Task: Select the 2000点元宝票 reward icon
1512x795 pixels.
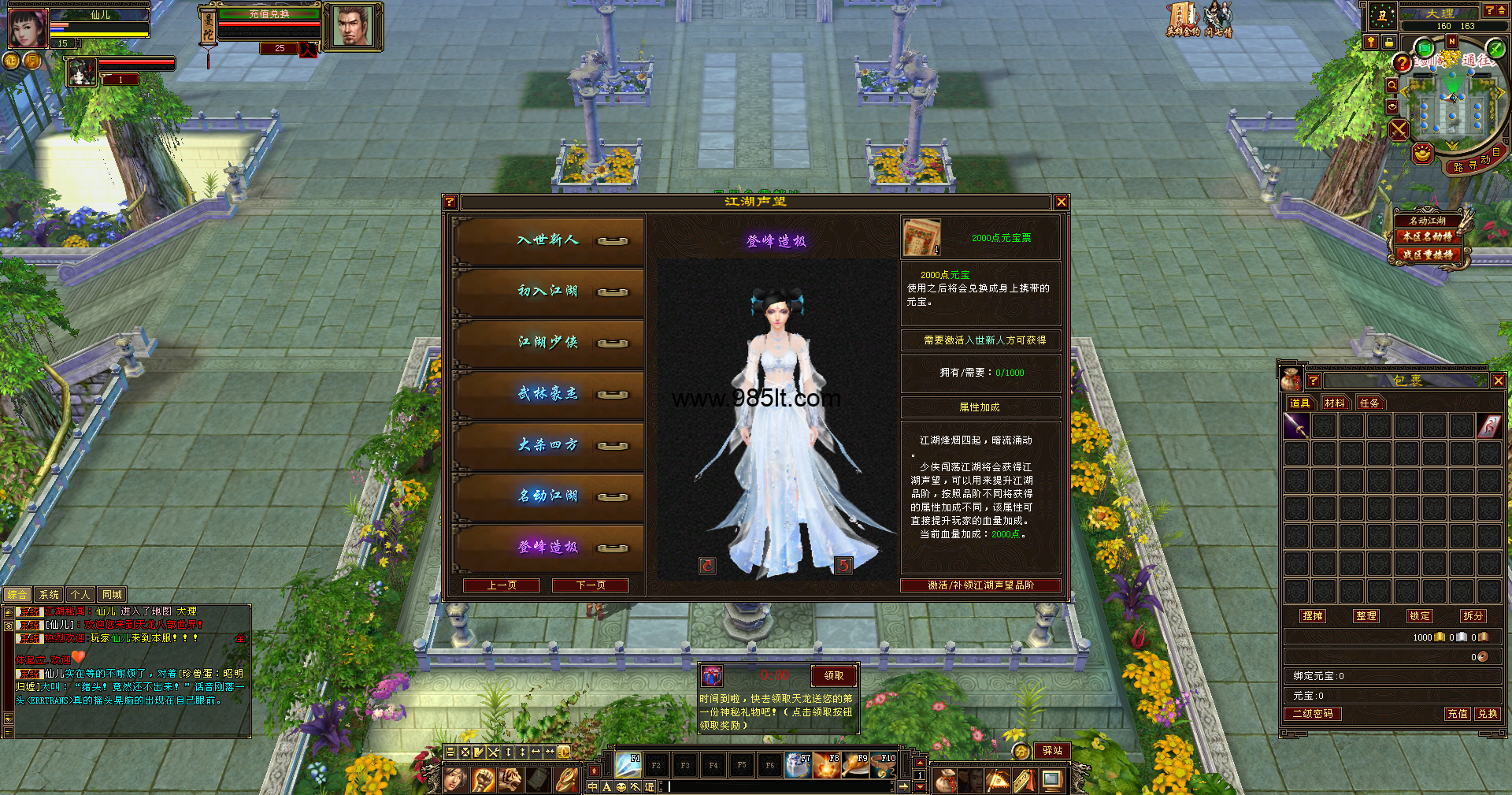Action: 921,238
